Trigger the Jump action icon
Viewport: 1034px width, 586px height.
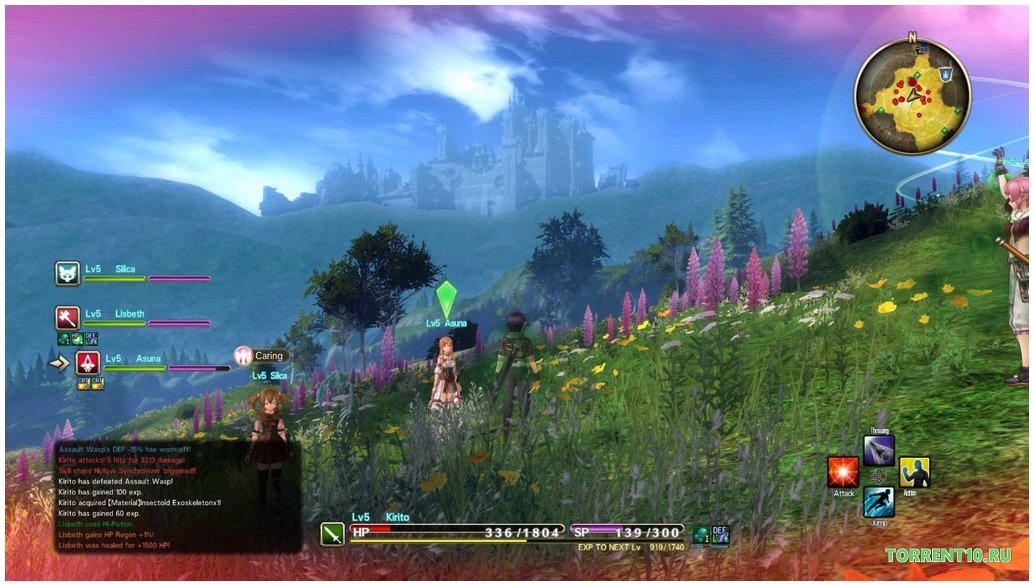coord(878,501)
